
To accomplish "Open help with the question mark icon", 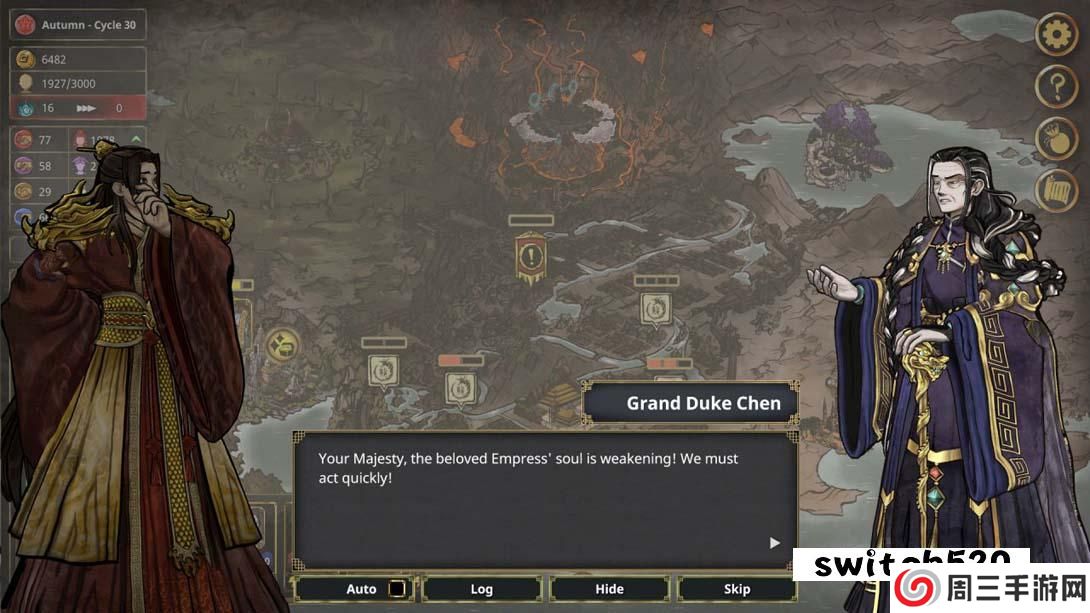I will point(1056,88).
